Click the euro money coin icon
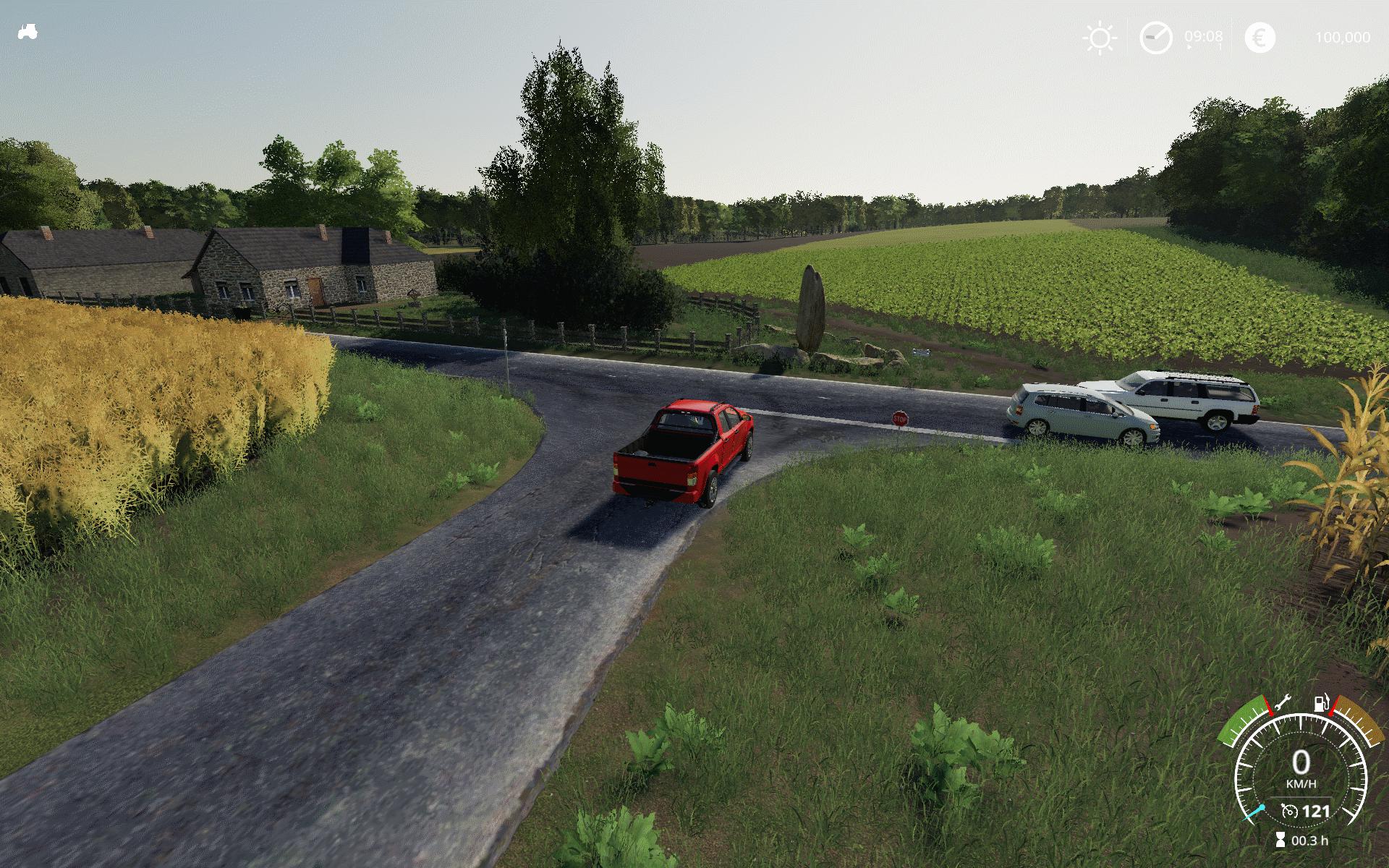Image resolution: width=1389 pixels, height=868 pixels. (x=1260, y=38)
